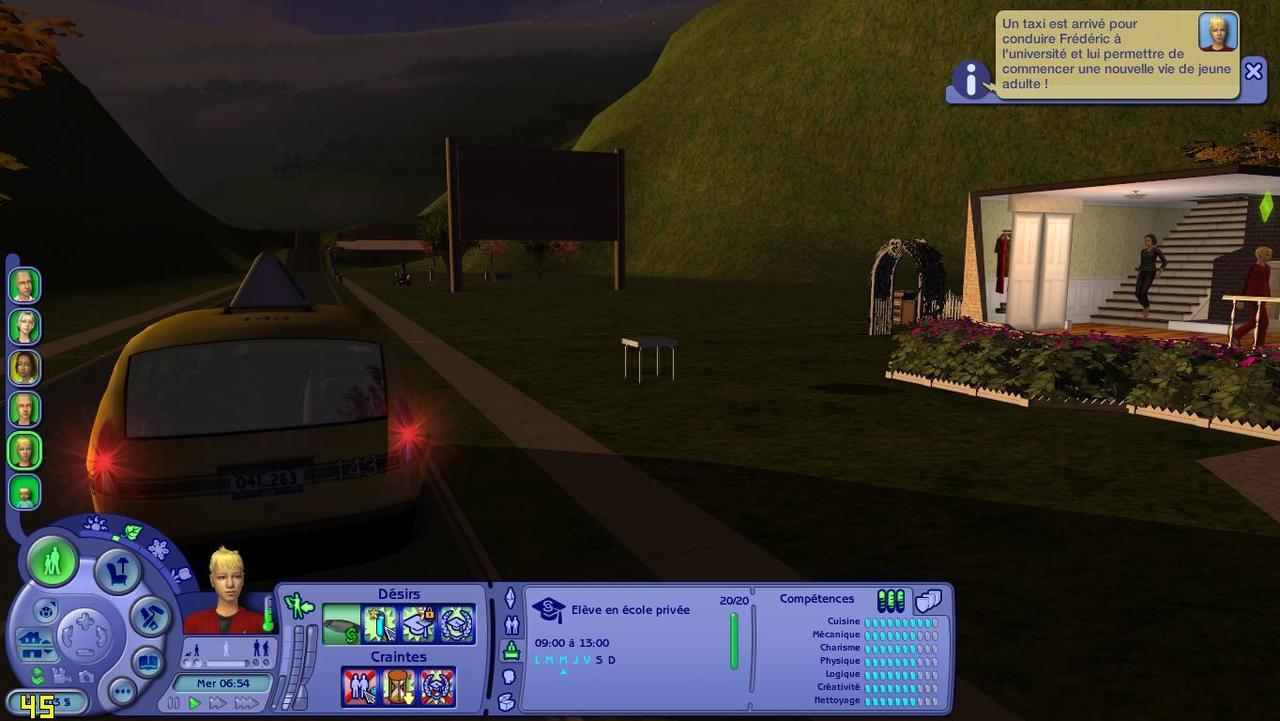
Task: Open the relationships panel tab
Action: point(510,625)
